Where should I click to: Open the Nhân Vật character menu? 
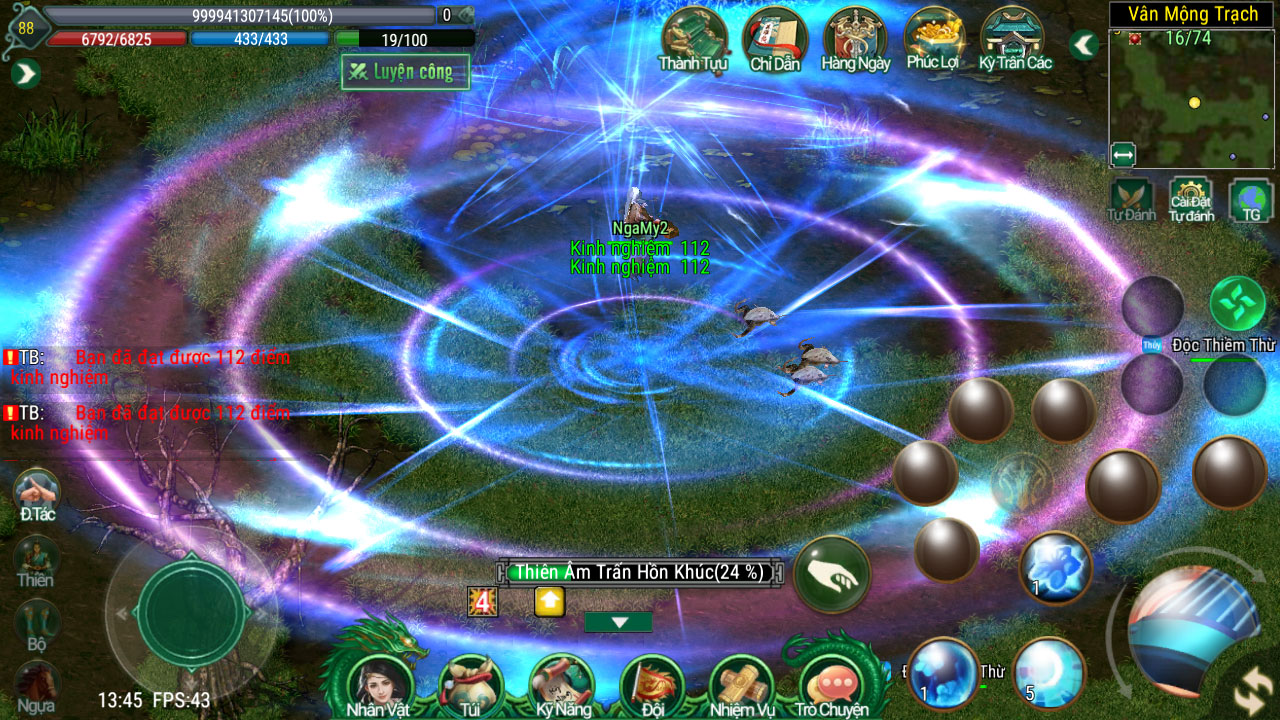pyautogui.click(x=378, y=684)
